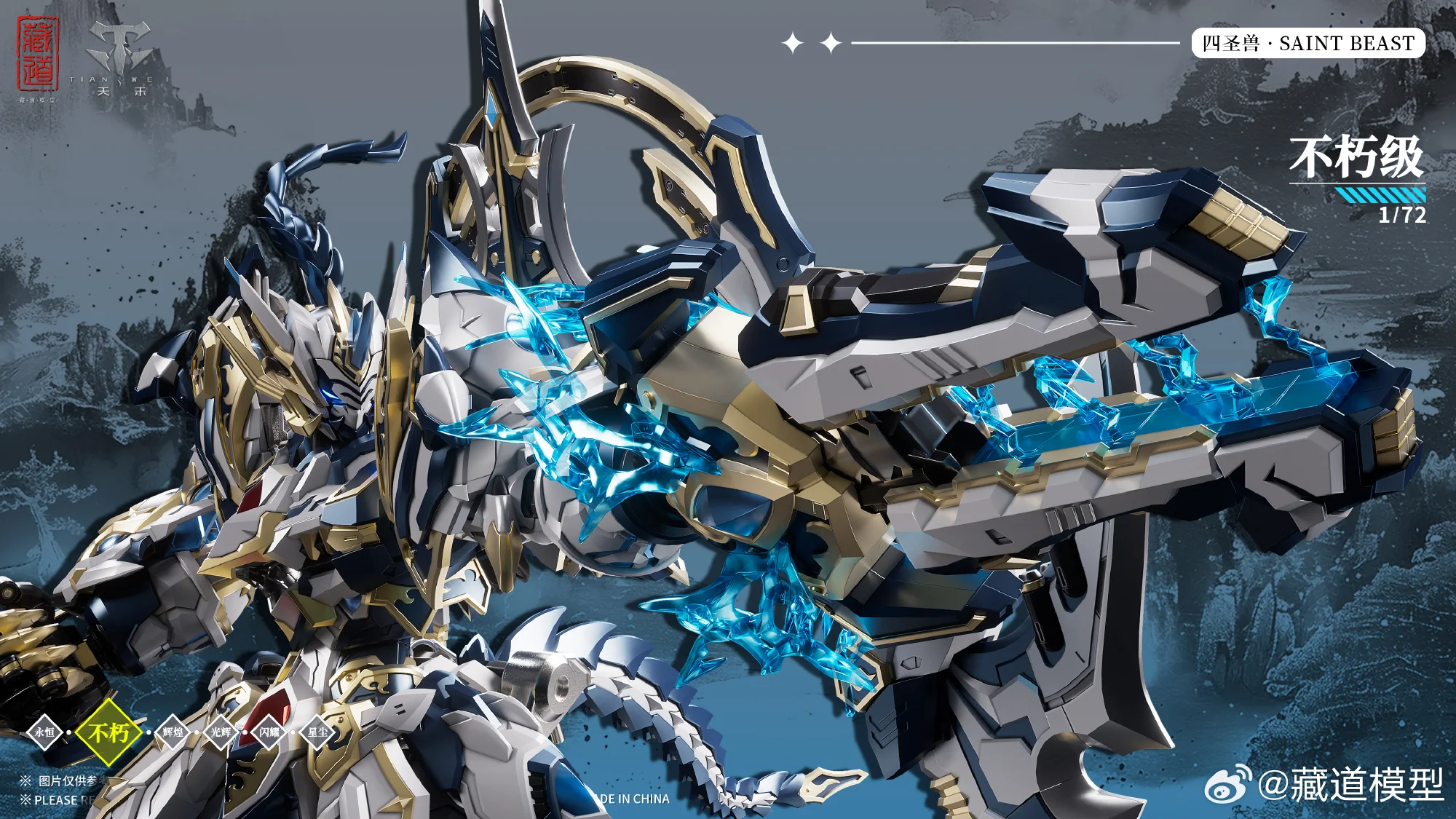Click the 四圣兽 · SAINT BEAST series label

[1308, 44]
